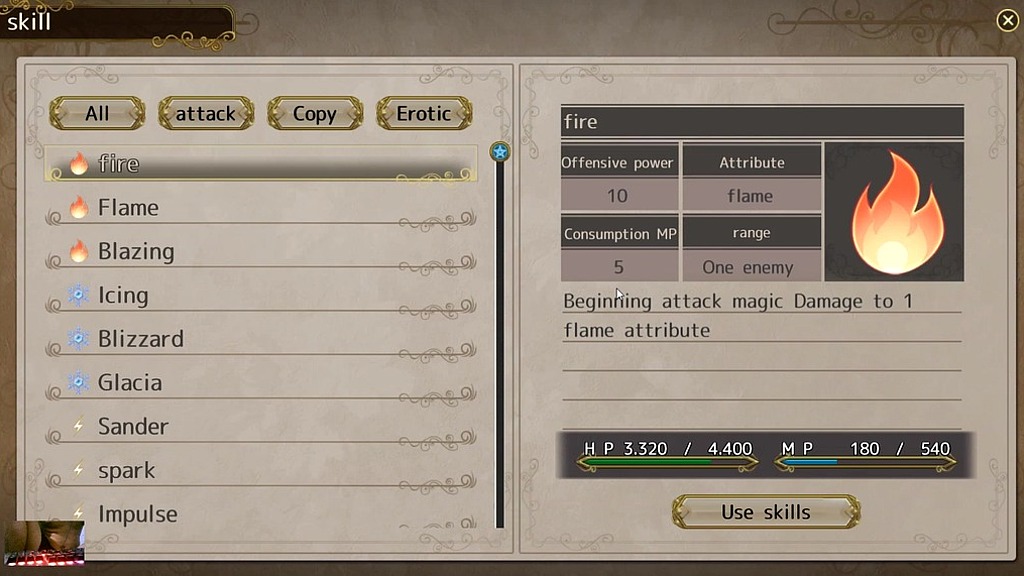
Task: Switch to the All skills tab
Action: pyautogui.click(x=97, y=113)
